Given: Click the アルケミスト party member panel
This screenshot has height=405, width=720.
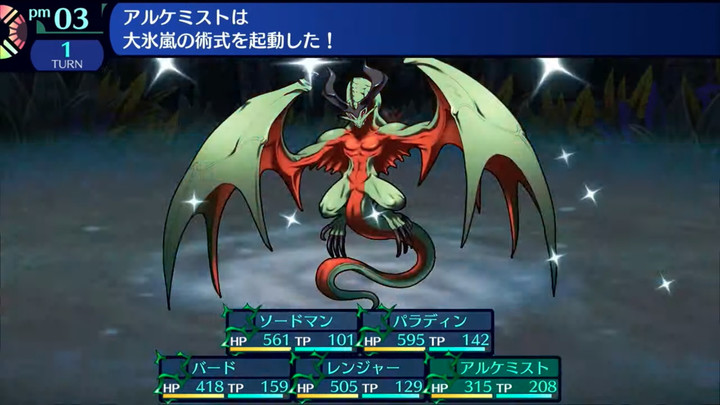Looking at the screenshot, I should coord(494,377).
